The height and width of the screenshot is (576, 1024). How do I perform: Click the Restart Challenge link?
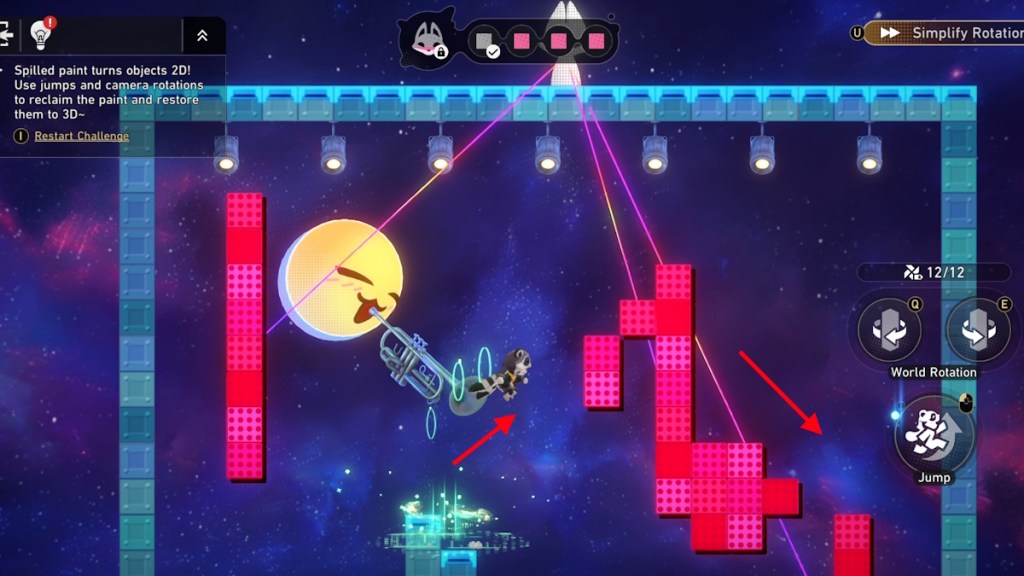coord(81,136)
